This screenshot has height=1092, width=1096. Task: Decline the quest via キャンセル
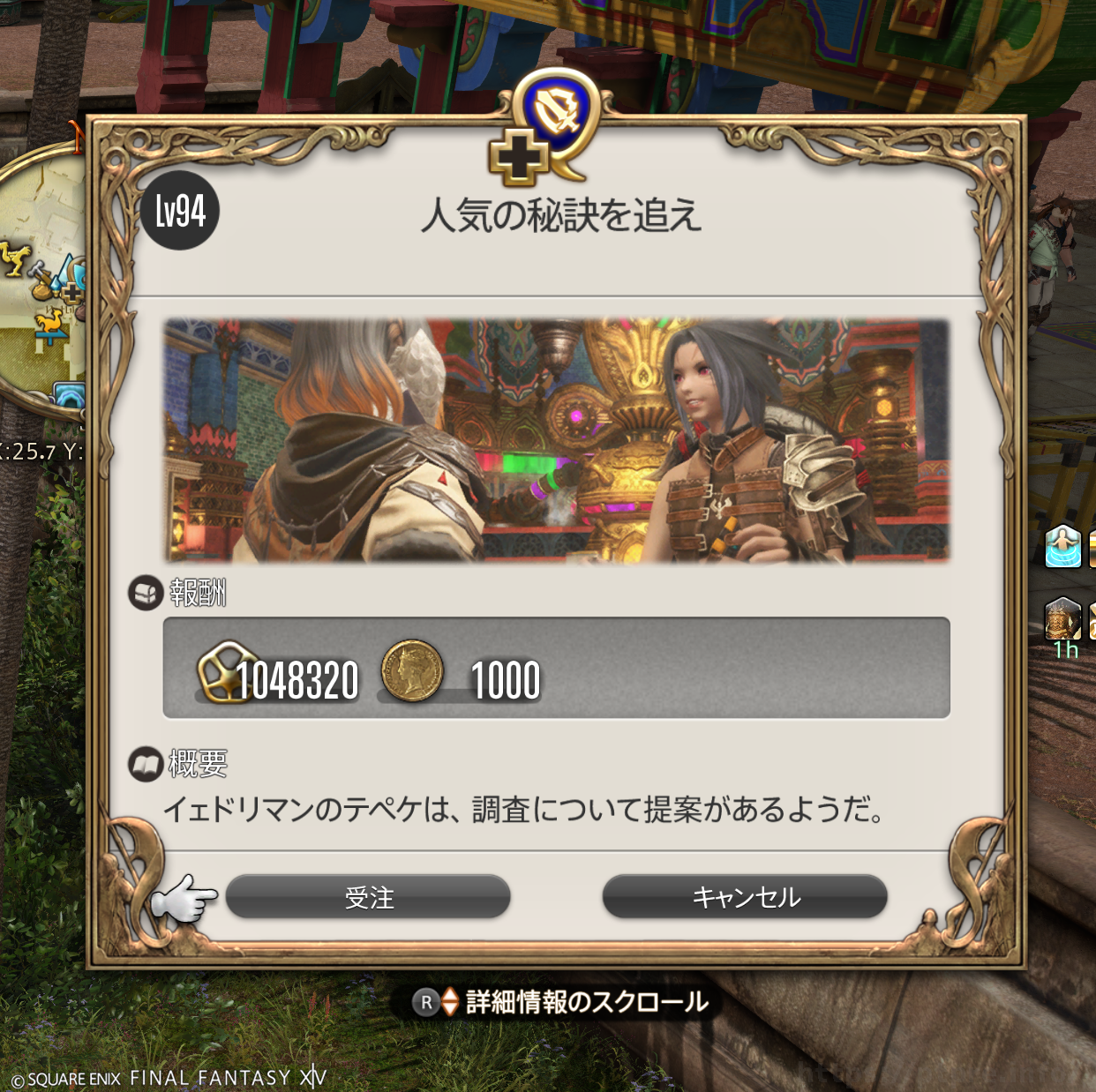(x=745, y=897)
